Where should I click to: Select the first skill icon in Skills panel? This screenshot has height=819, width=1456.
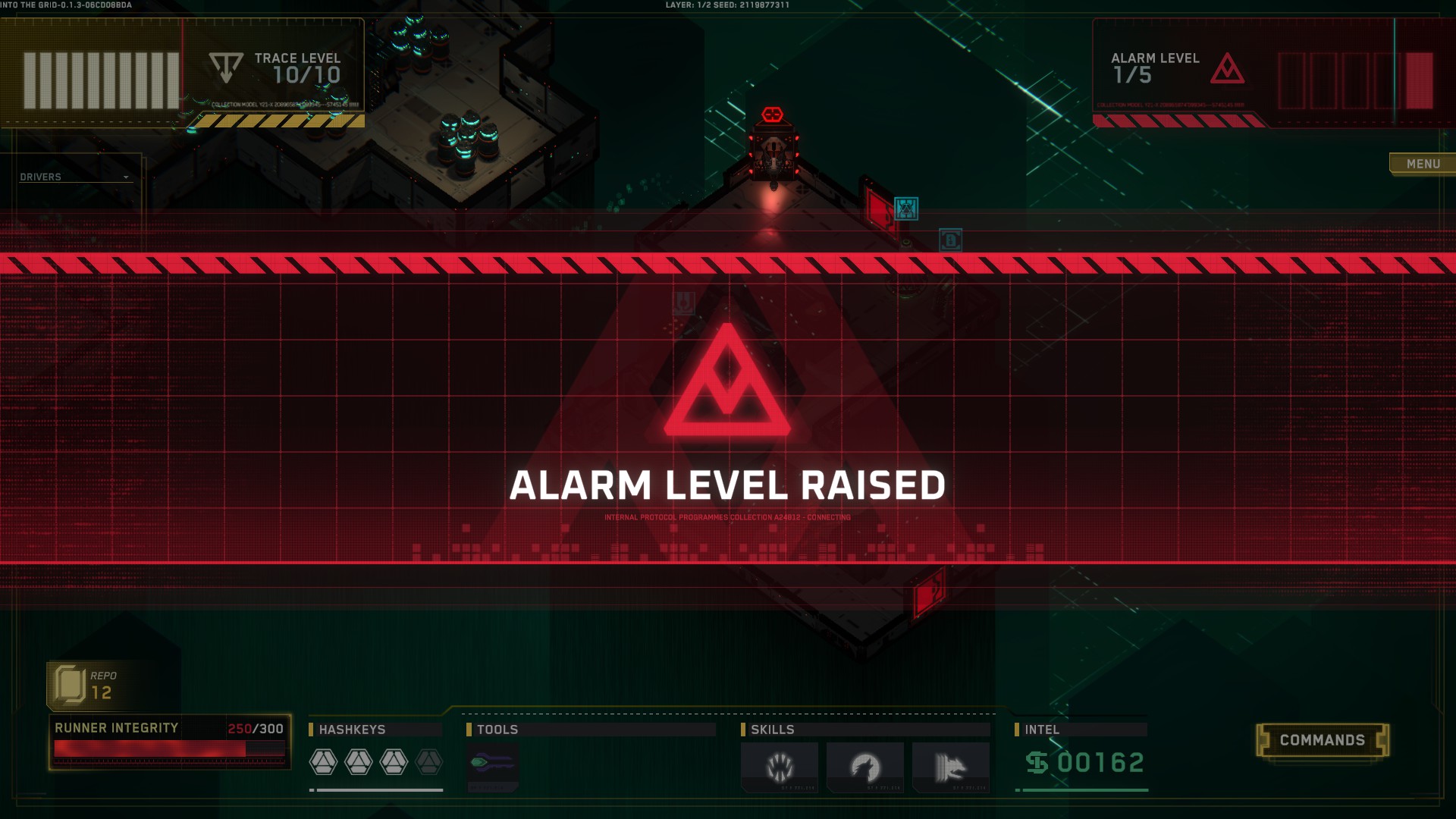click(780, 767)
